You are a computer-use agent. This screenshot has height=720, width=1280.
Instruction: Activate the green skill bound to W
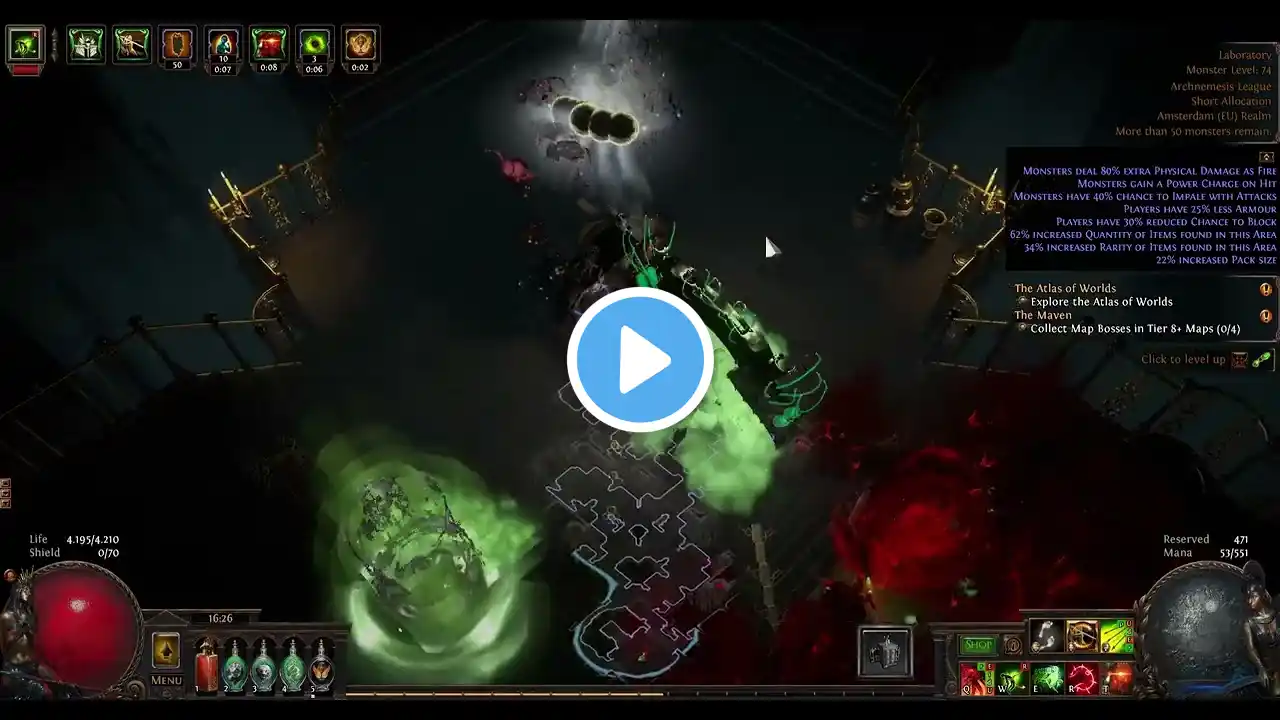click(x=1011, y=678)
